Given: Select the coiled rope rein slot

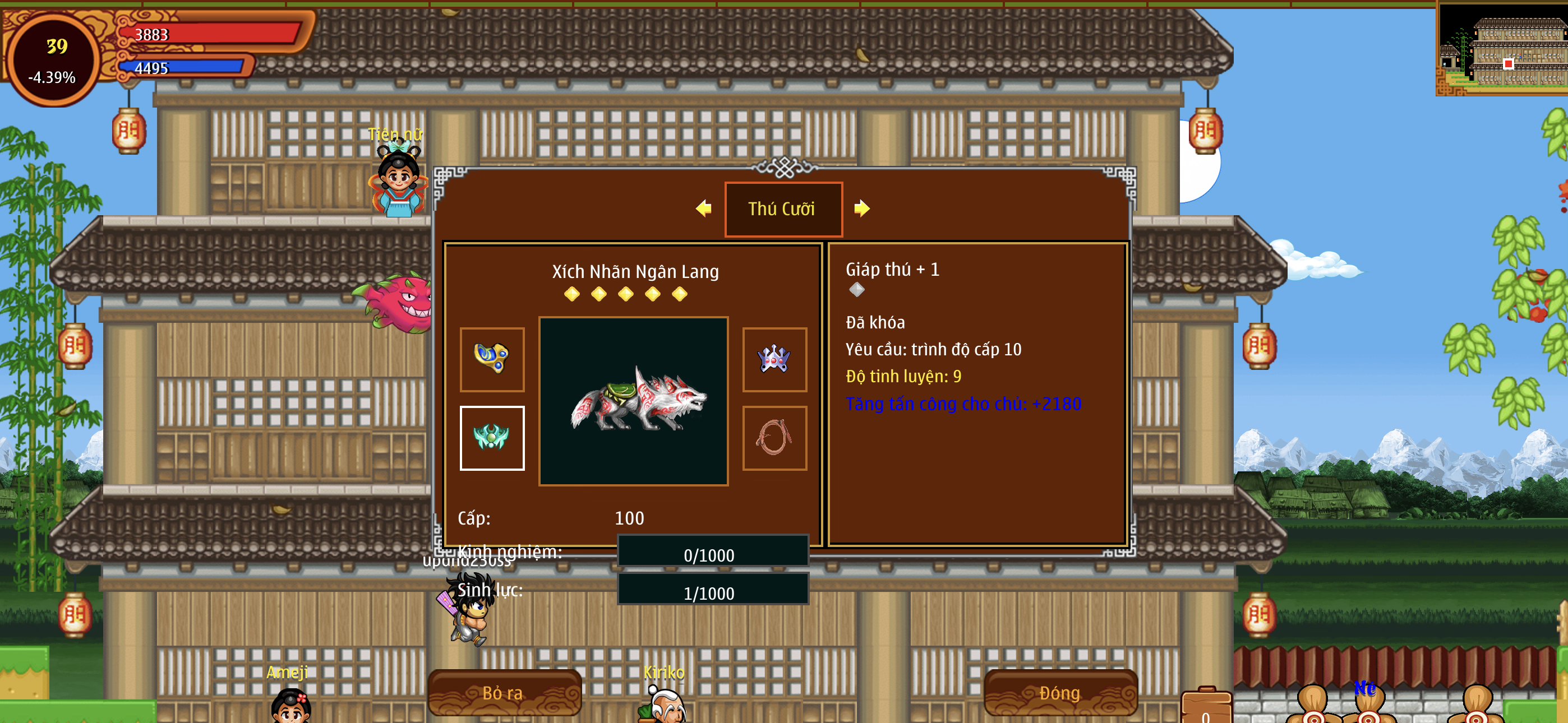Looking at the screenshot, I should 774,438.
